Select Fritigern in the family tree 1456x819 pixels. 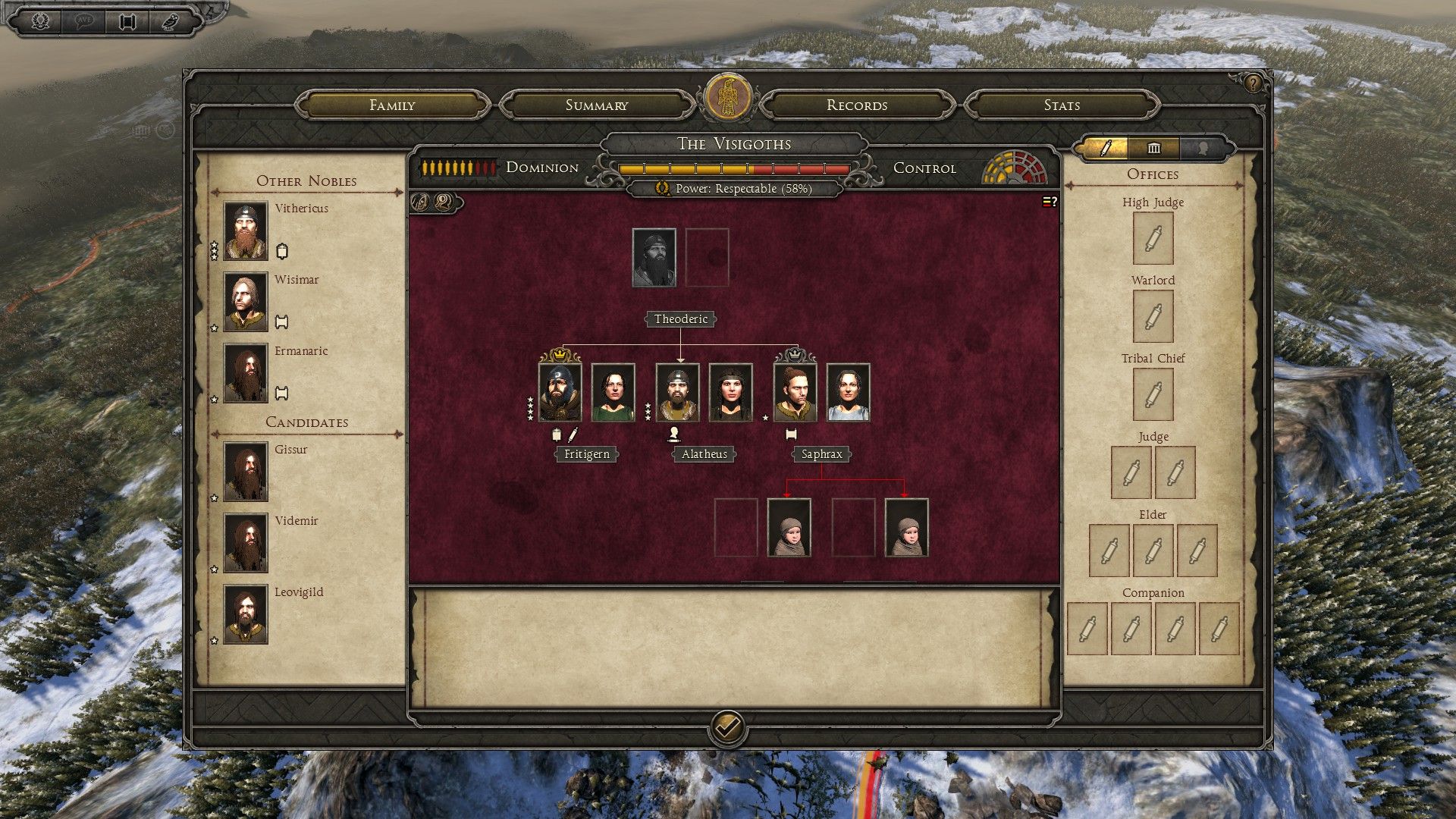coord(560,393)
